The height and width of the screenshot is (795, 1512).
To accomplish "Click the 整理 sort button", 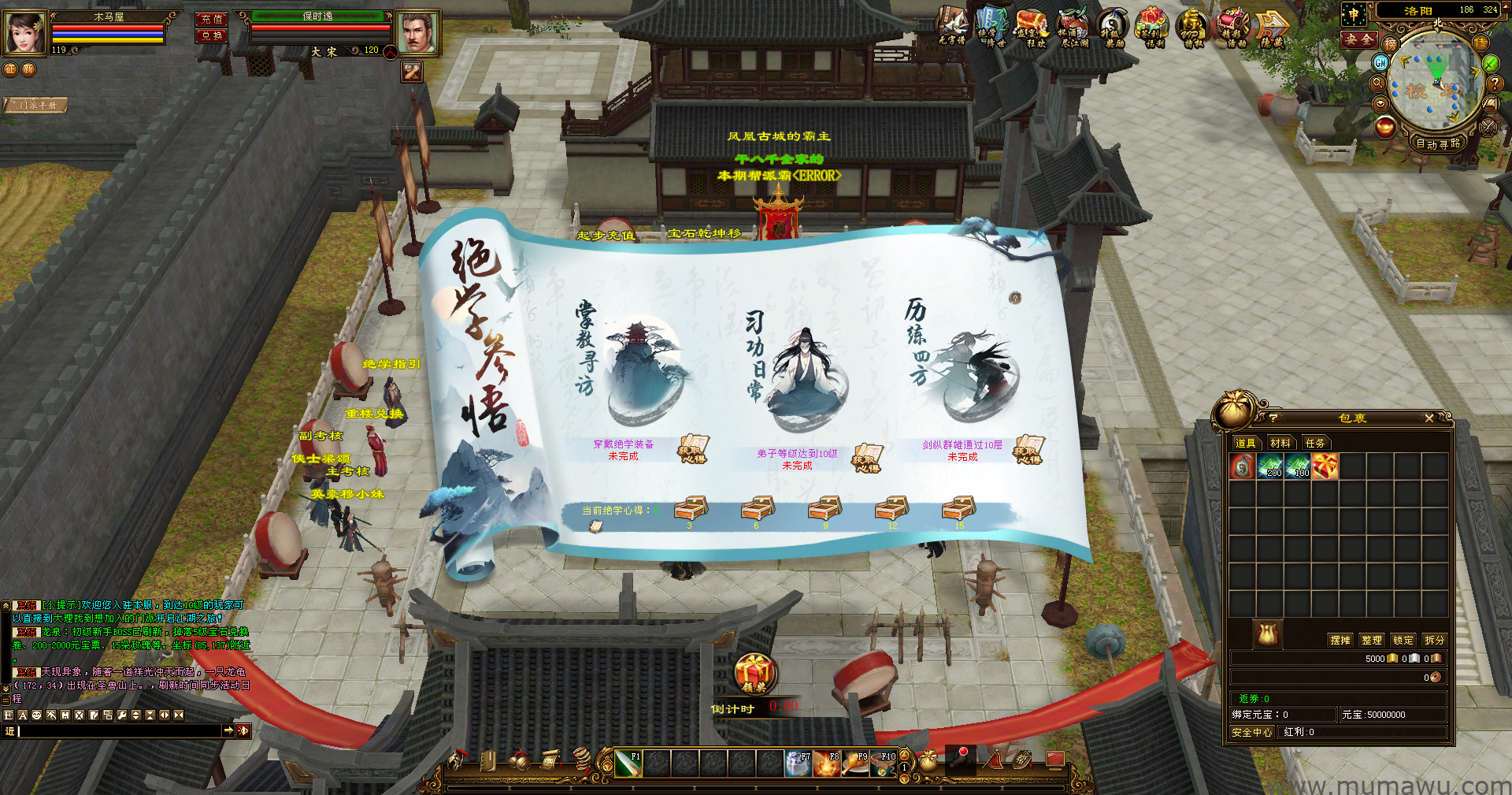I will [1372, 640].
